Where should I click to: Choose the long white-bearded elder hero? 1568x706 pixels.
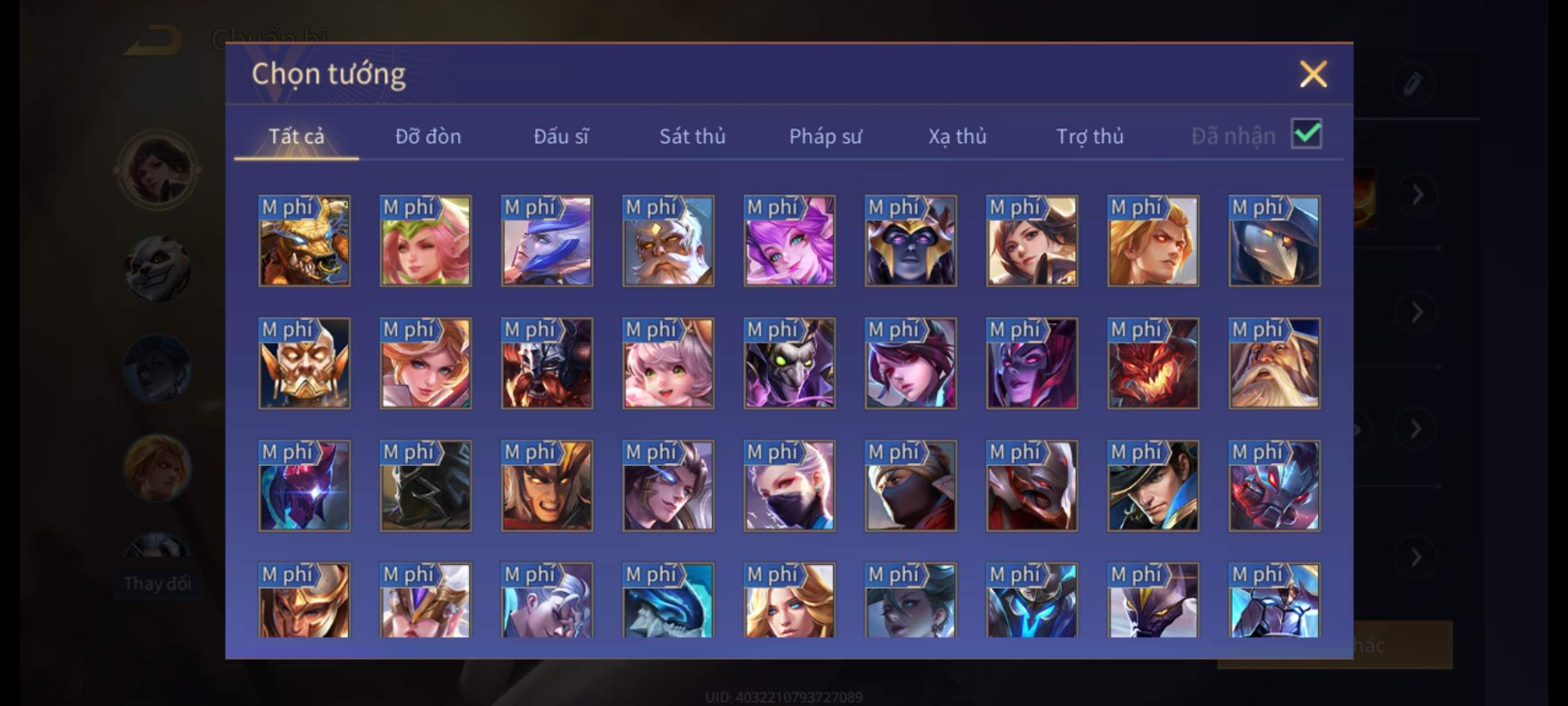1274,363
